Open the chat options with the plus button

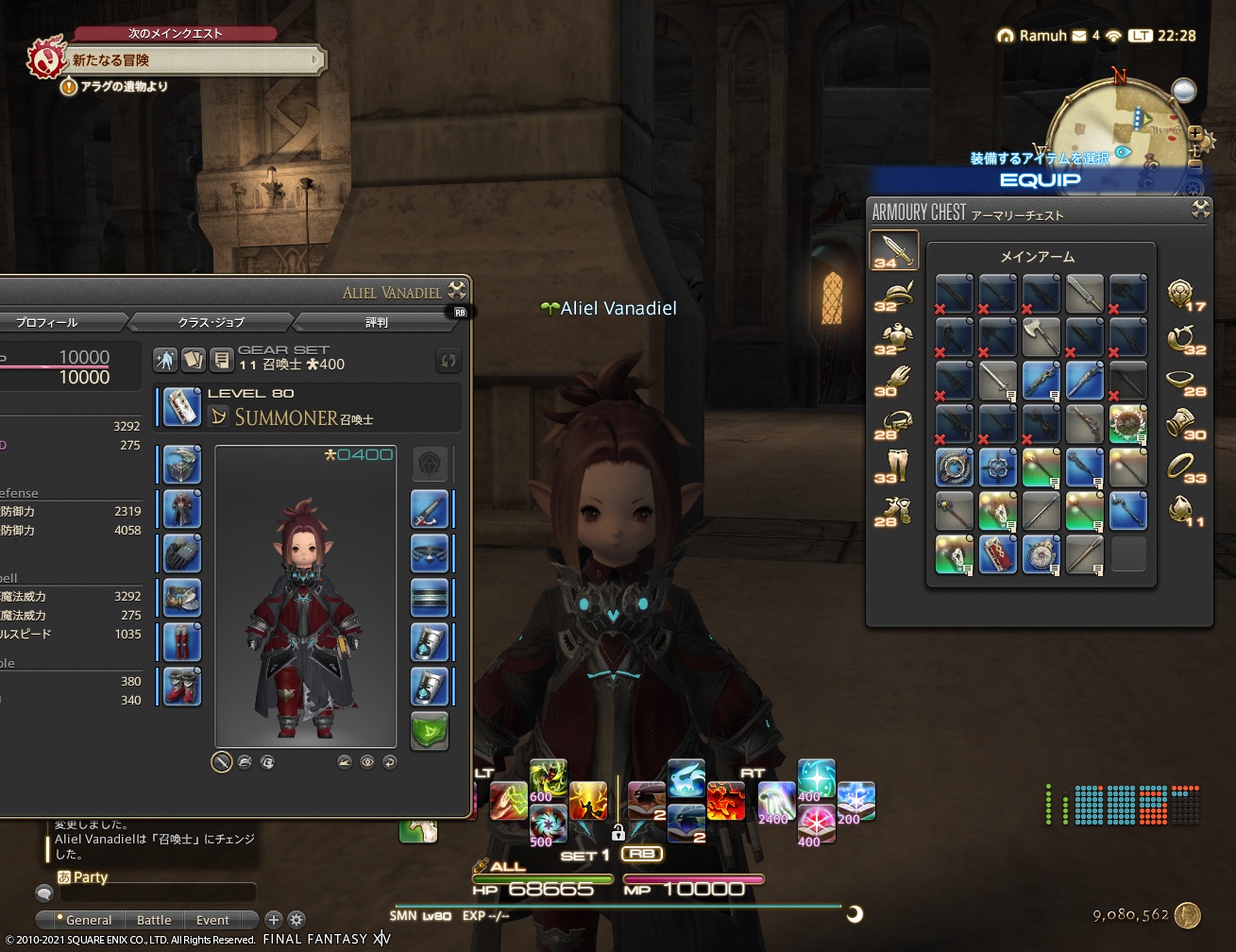tap(273, 920)
